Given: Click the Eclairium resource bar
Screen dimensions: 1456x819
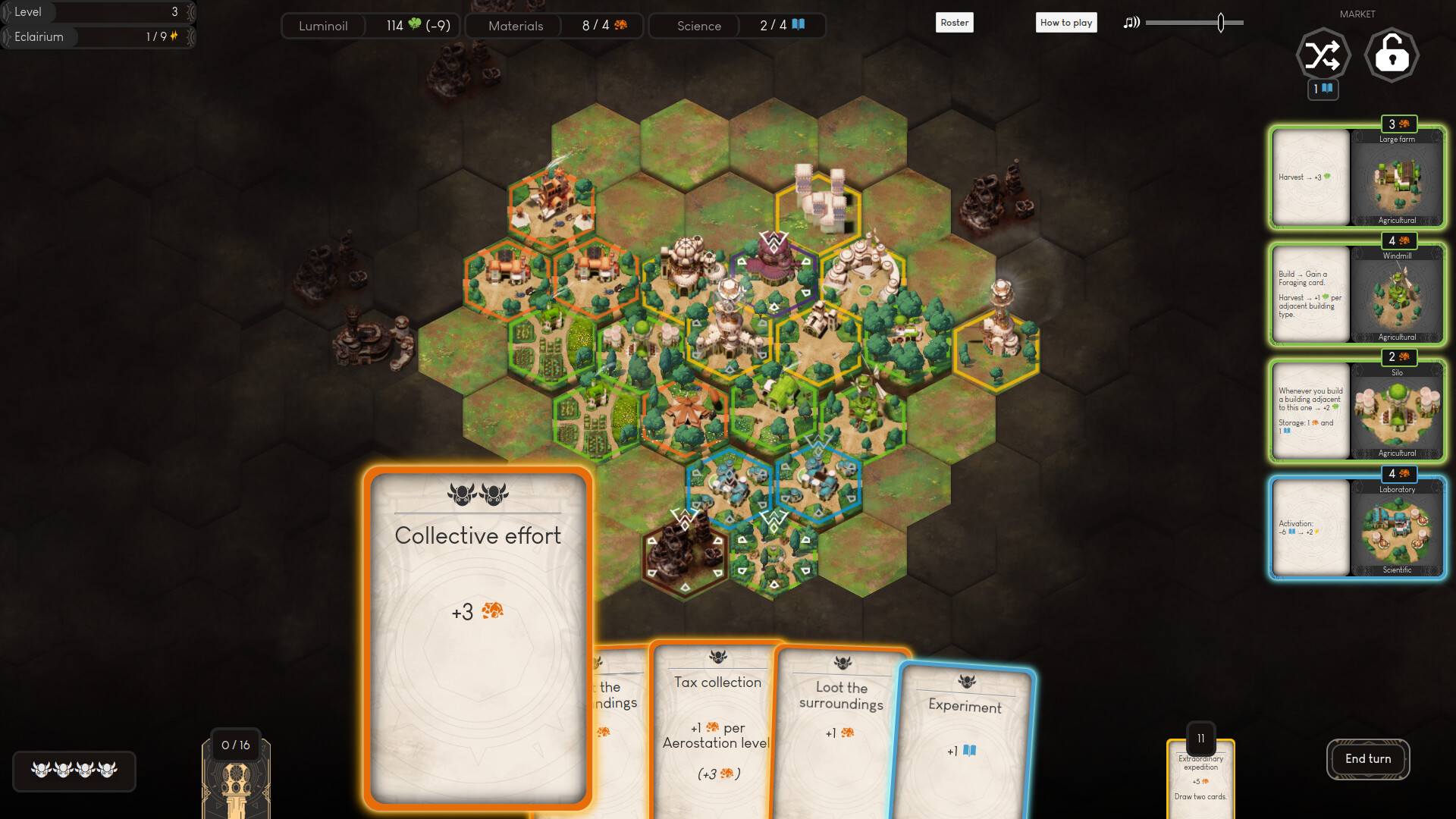Looking at the screenshot, I should pos(97,36).
